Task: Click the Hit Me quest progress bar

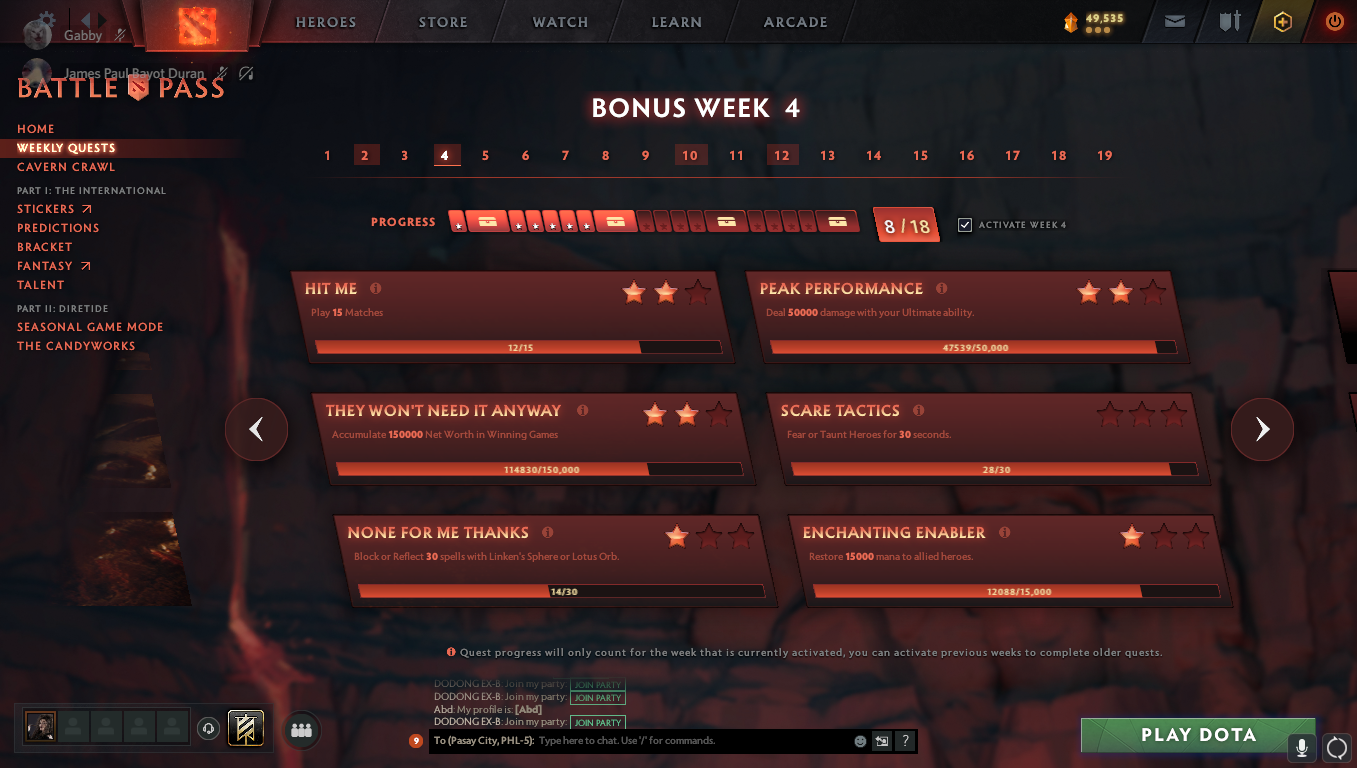Action: 518,347
